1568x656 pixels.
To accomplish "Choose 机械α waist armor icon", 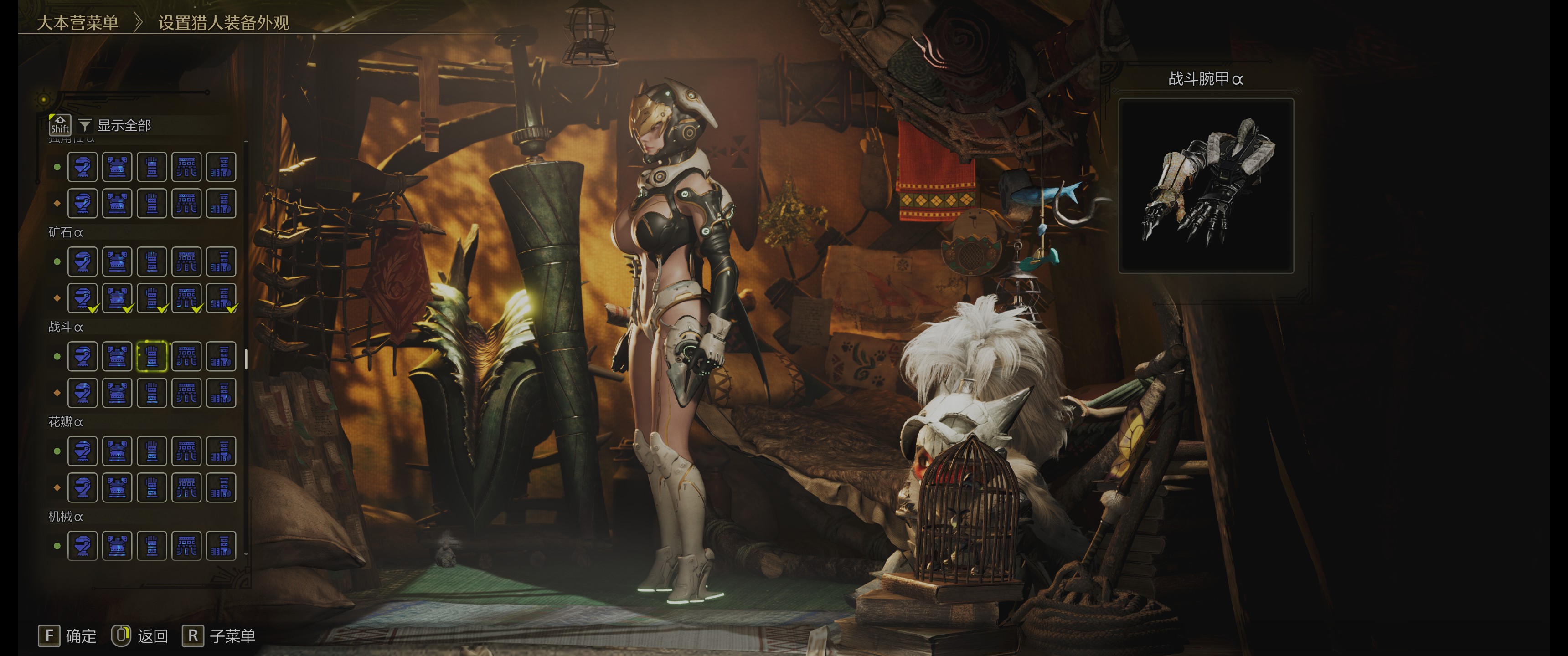I will [x=186, y=546].
